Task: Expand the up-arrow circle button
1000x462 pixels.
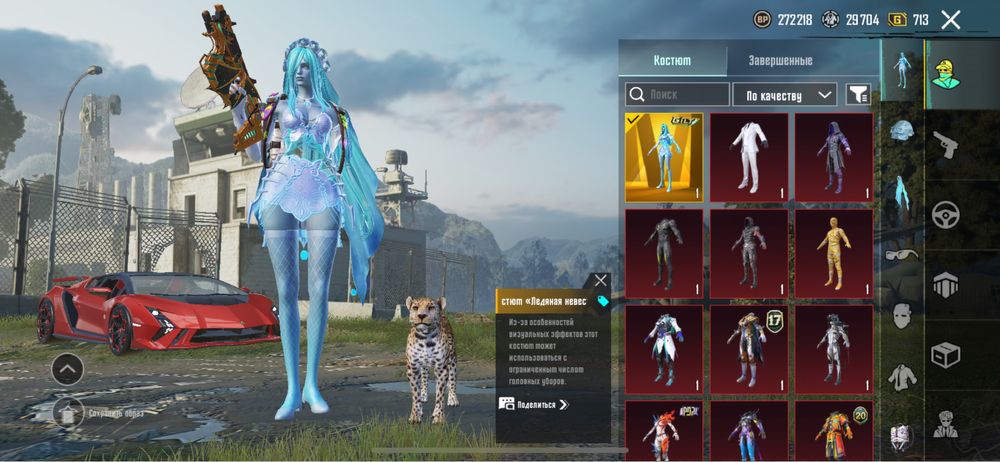Action: tap(67, 369)
